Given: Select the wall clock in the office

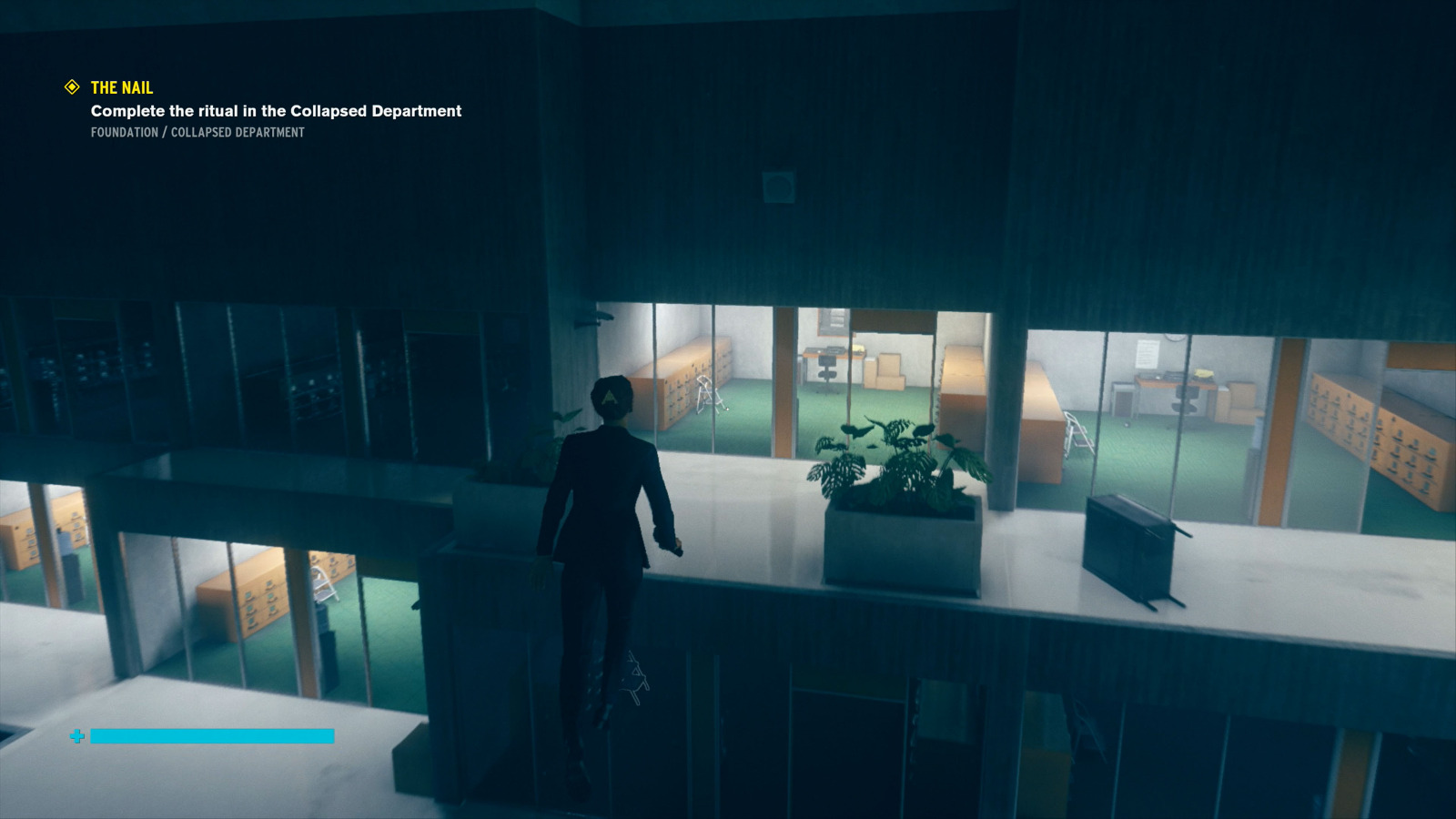Looking at the screenshot, I should click(x=1174, y=338).
